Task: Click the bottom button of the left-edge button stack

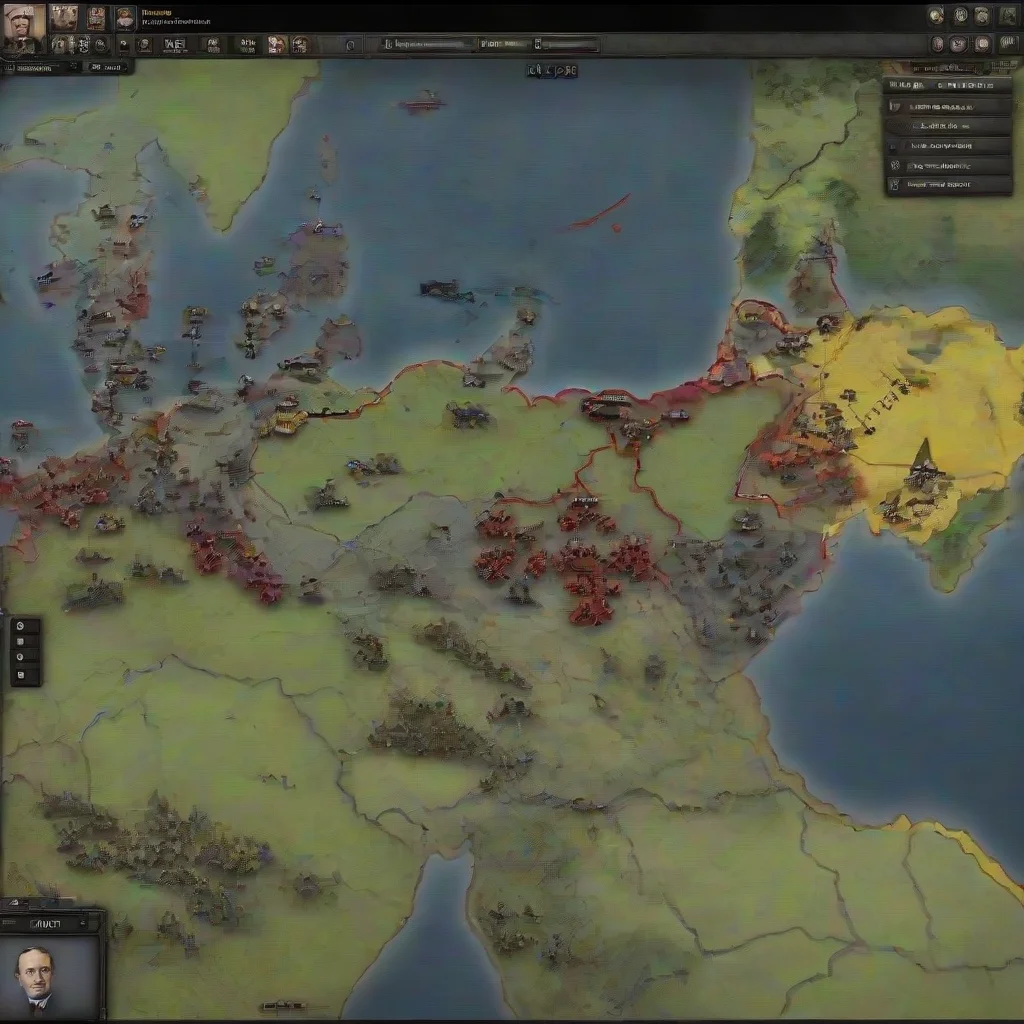Action: (x=25, y=676)
